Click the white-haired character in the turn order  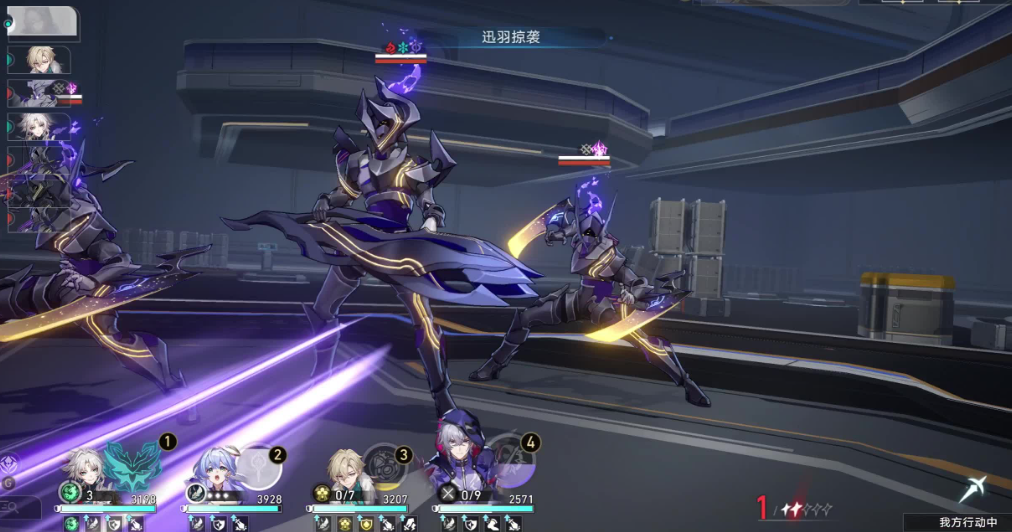40,126
